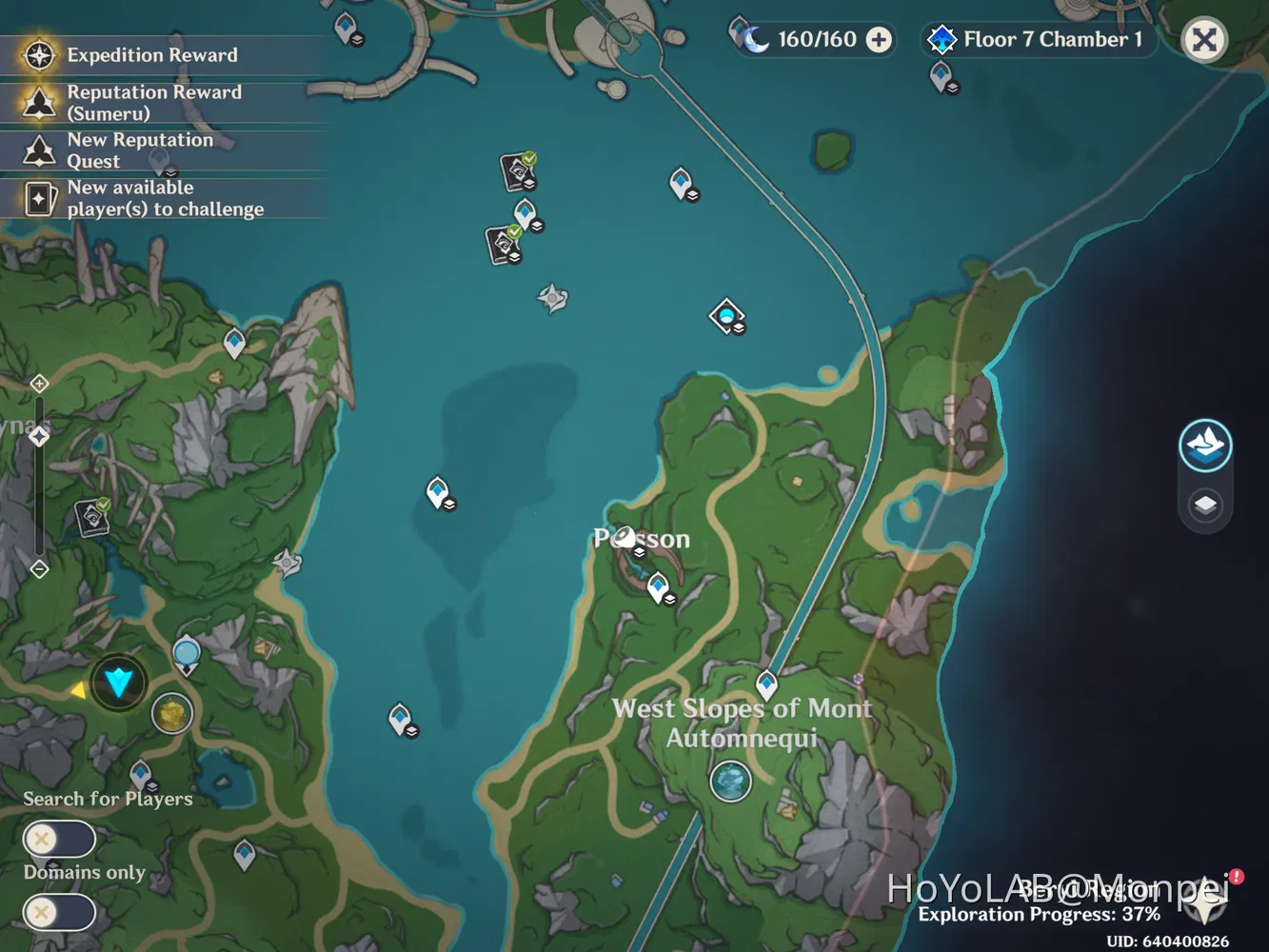
Task: Click the New Reputation Quest icon
Action: tap(38, 150)
